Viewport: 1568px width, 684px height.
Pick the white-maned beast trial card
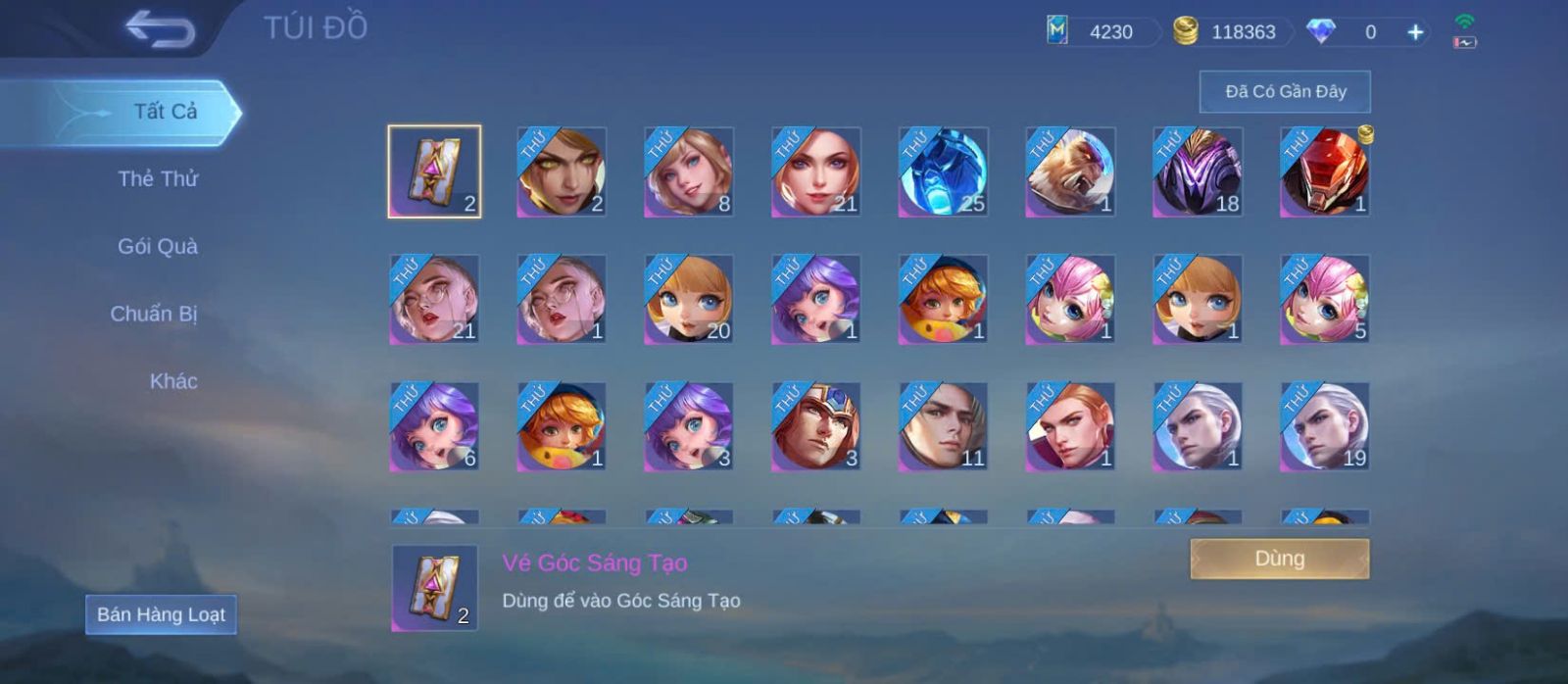1070,172
